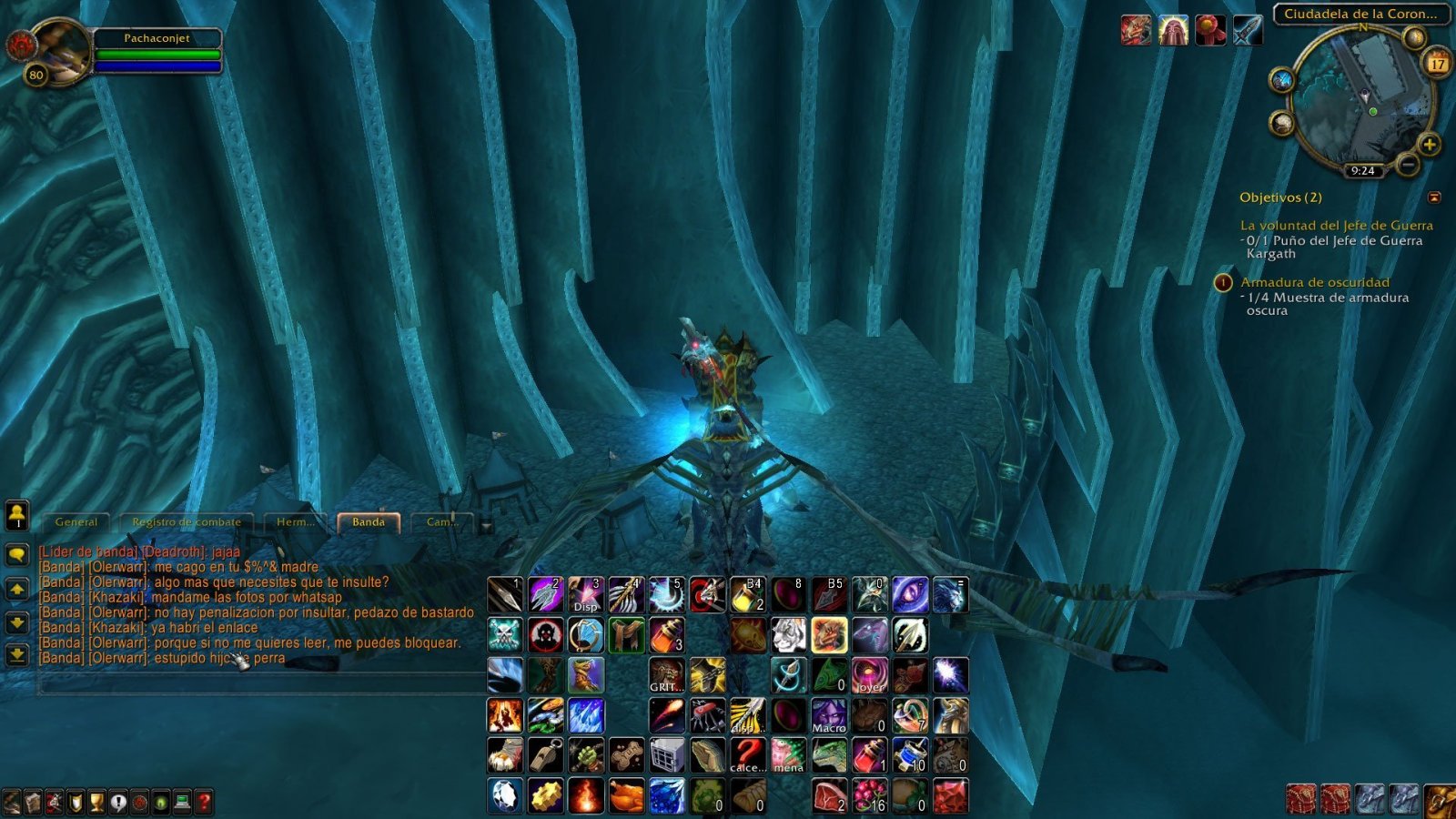Viewport: 1456px width, 819px height.
Task: Open the character info micro menu icon
Action: point(12,803)
